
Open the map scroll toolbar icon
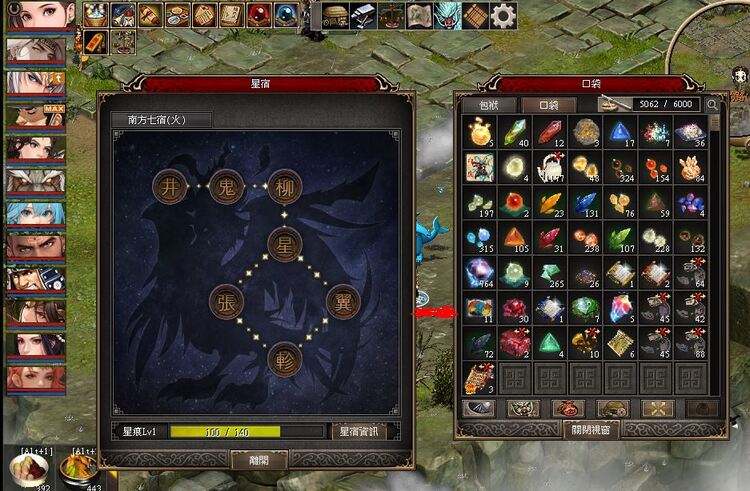click(x=418, y=15)
